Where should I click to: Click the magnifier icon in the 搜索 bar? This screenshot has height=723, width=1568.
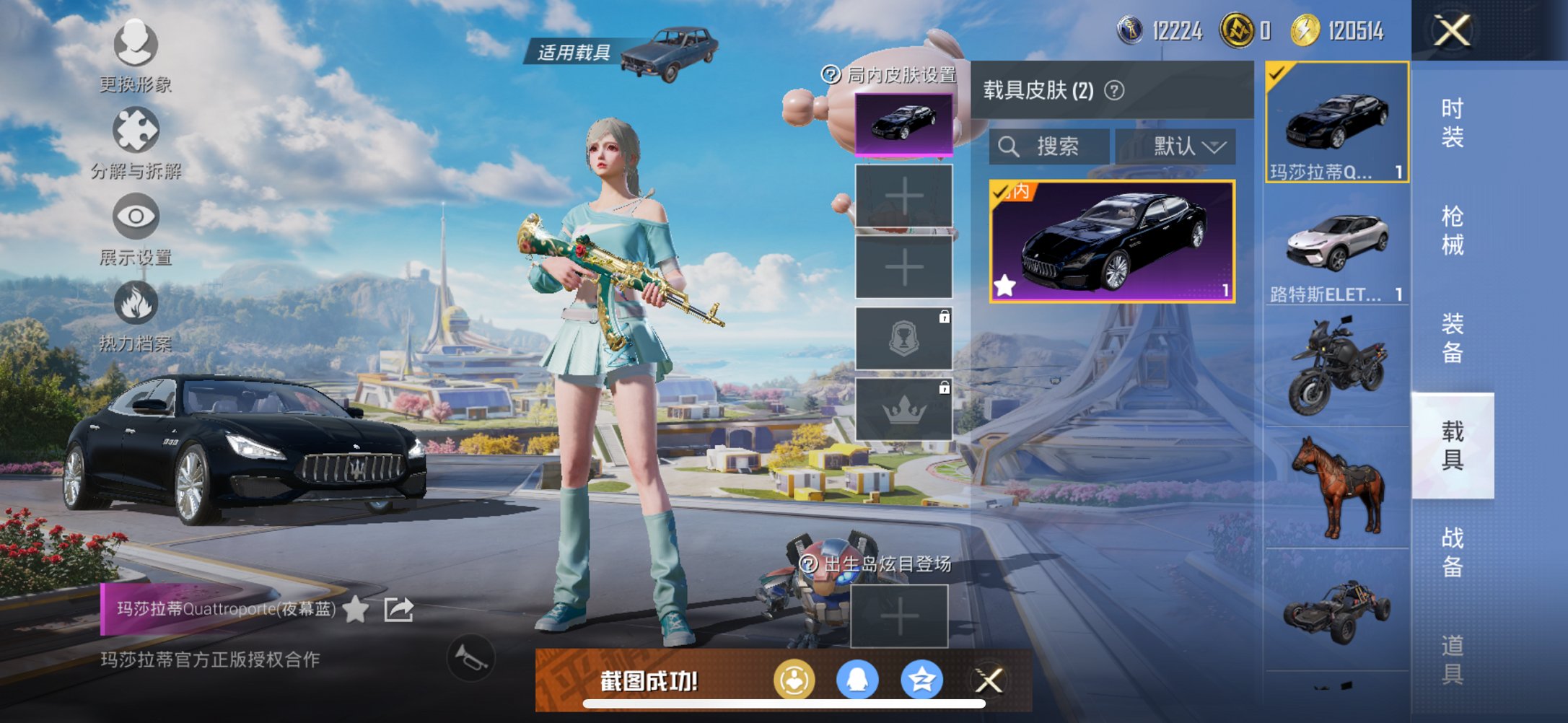[x=1010, y=146]
